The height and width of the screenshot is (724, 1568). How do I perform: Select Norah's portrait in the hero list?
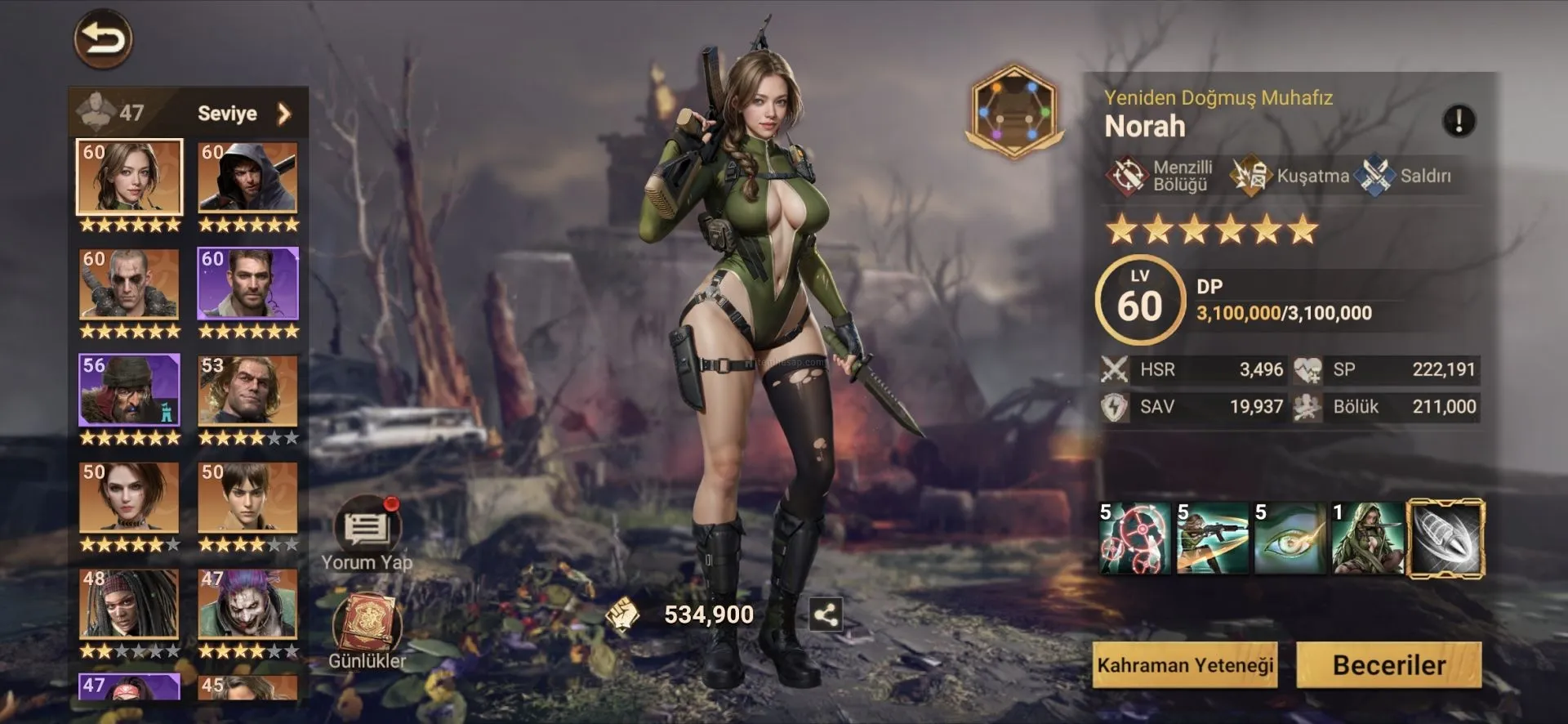pyautogui.click(x=129, y=177)
